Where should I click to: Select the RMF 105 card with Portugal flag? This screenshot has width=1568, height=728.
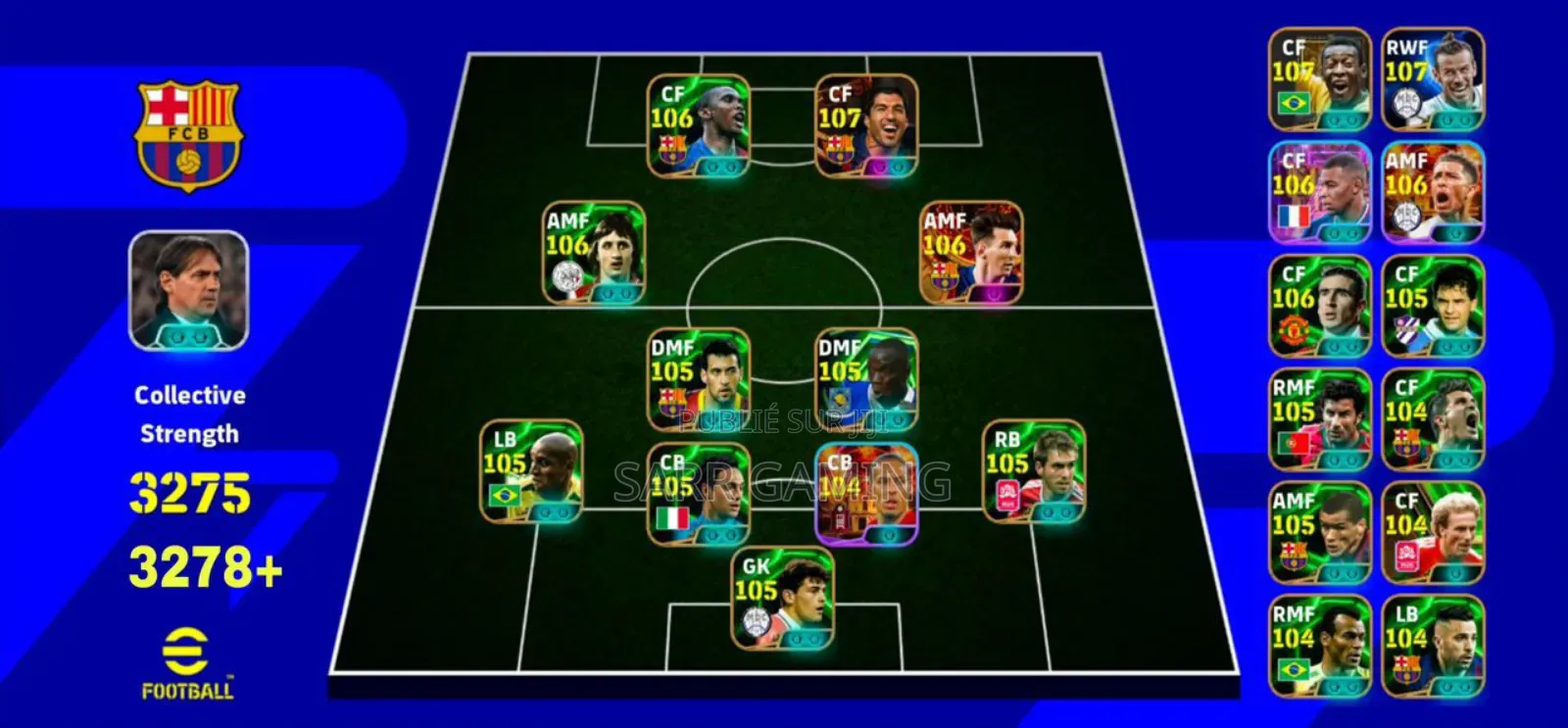point(1320,419)
